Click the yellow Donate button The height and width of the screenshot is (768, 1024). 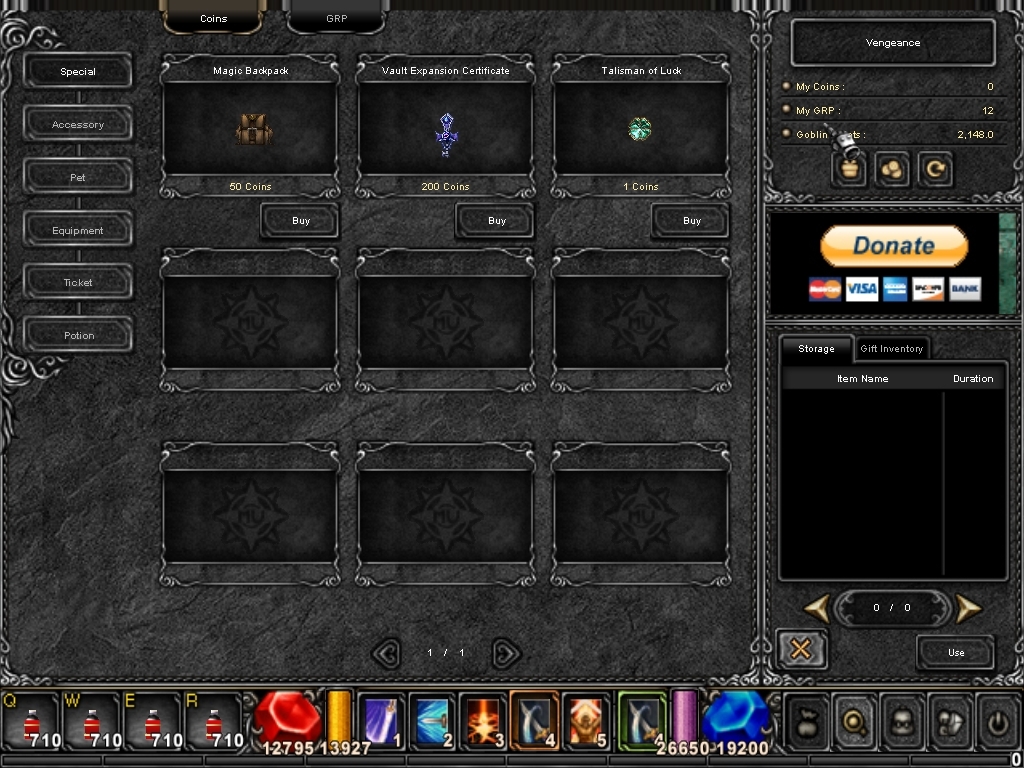coord(894,246)
